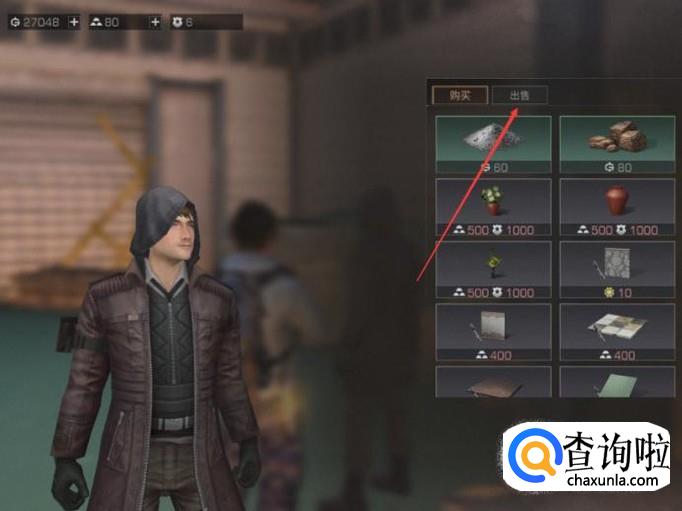Viewport: 682px width, 511px height.
Task: Pick the plain gray wall panel item
Action: [x=493, y=326]
